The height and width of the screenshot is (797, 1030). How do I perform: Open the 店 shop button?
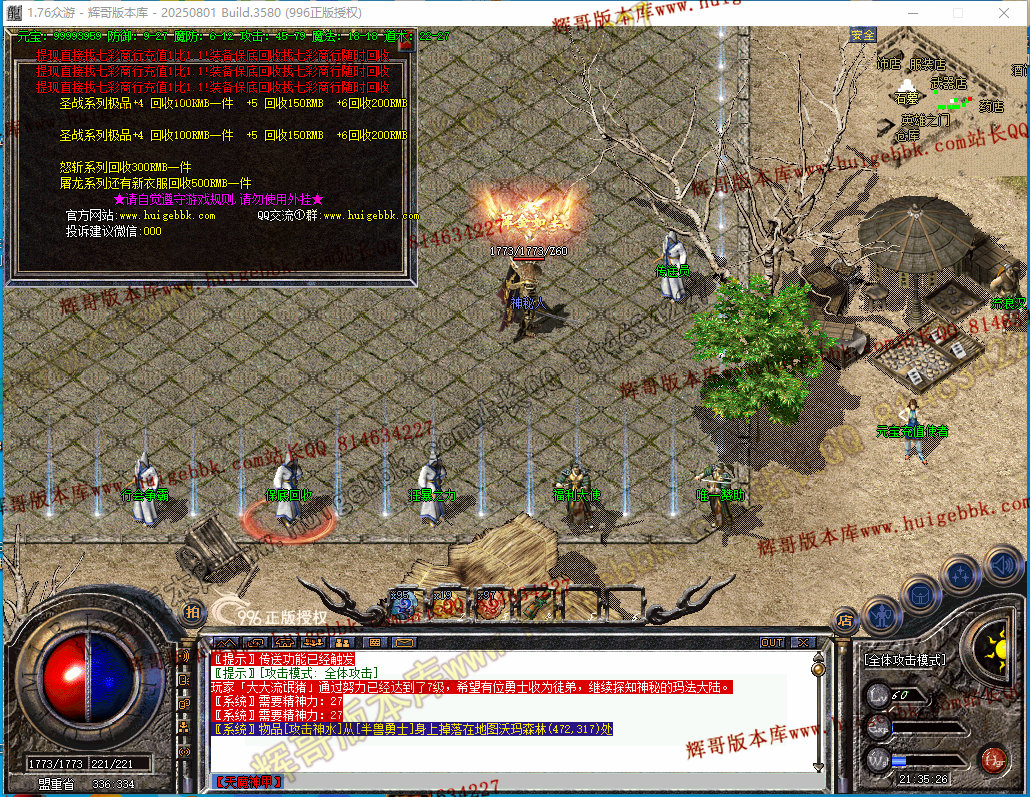click(845, 618)
